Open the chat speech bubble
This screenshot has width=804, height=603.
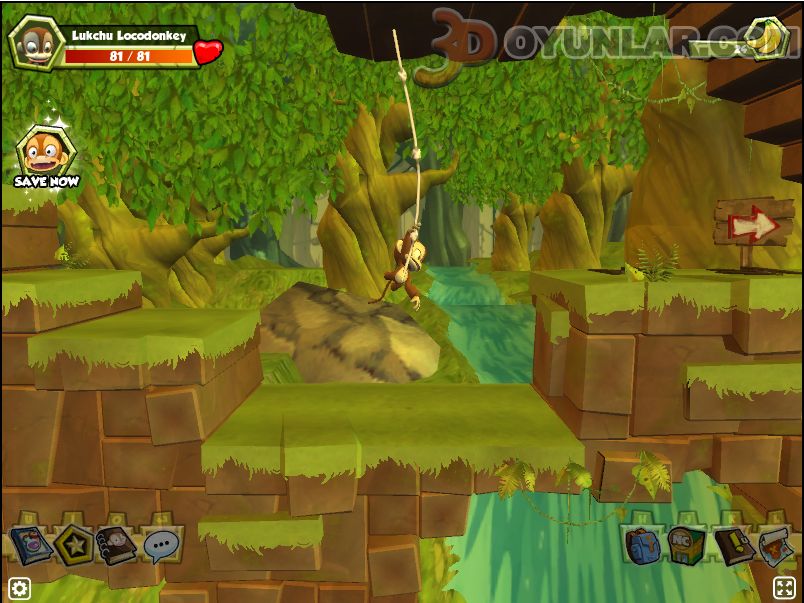click(160, 546)
